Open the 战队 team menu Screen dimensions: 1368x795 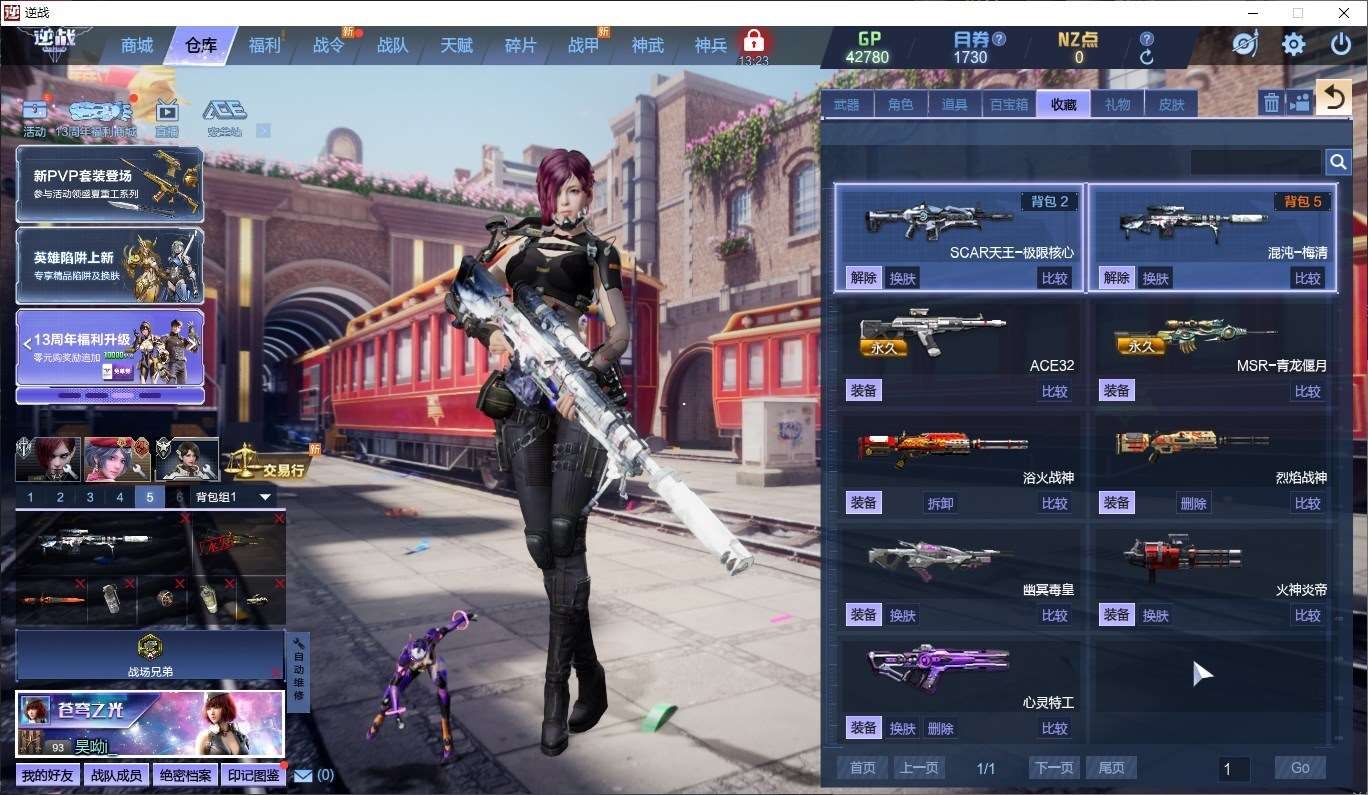[392, 45]
